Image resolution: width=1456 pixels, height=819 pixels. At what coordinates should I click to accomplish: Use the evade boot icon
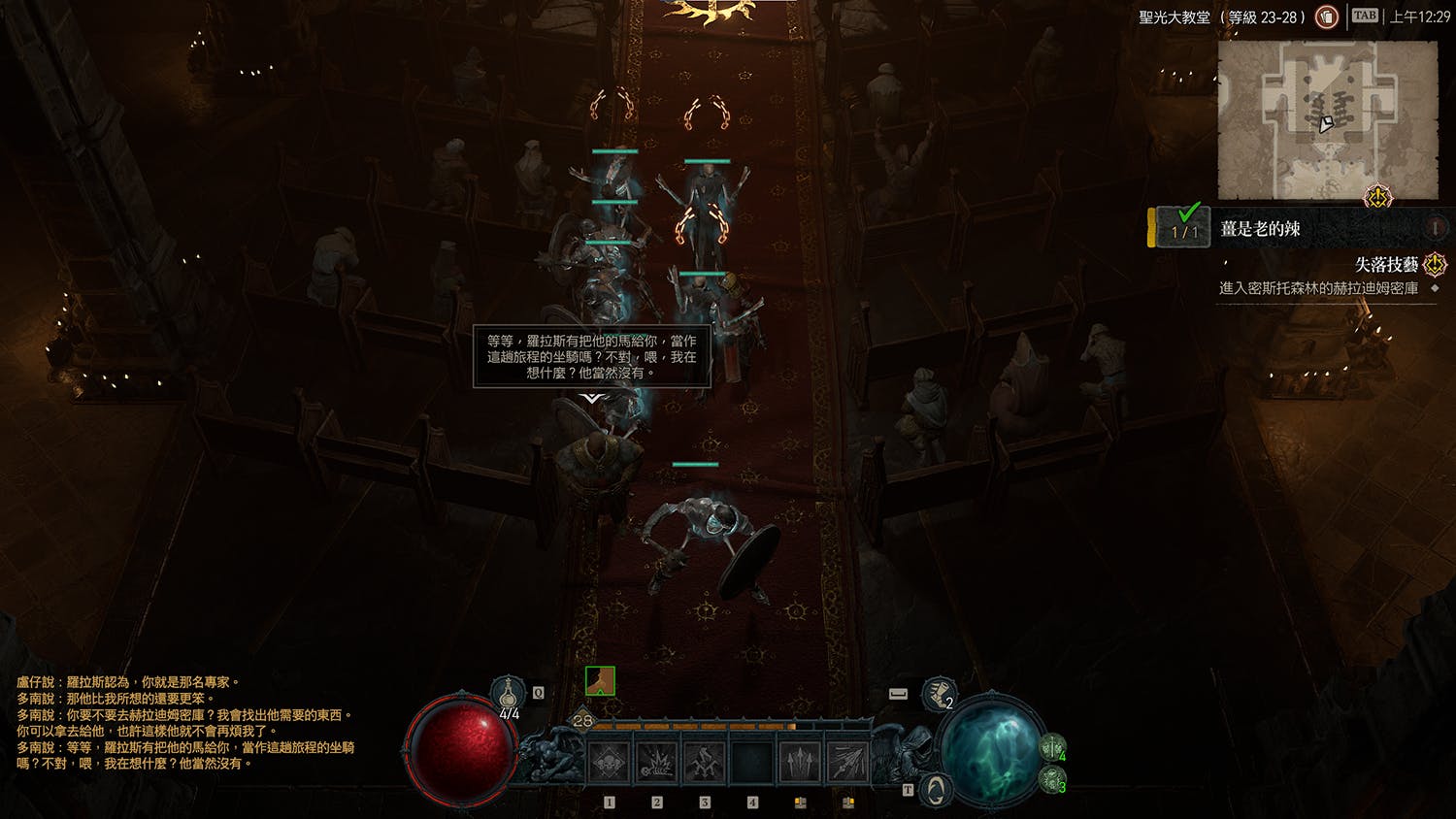point(938,693)
